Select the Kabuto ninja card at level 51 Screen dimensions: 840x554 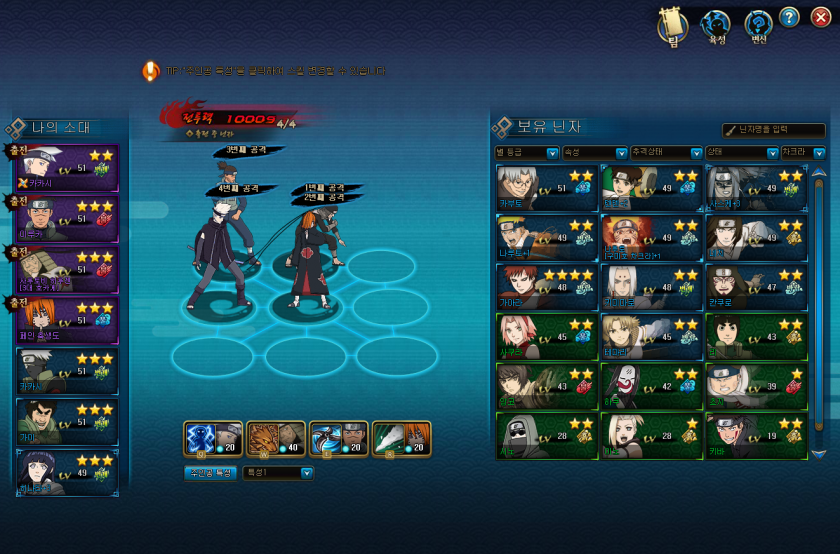click(546, 188)
